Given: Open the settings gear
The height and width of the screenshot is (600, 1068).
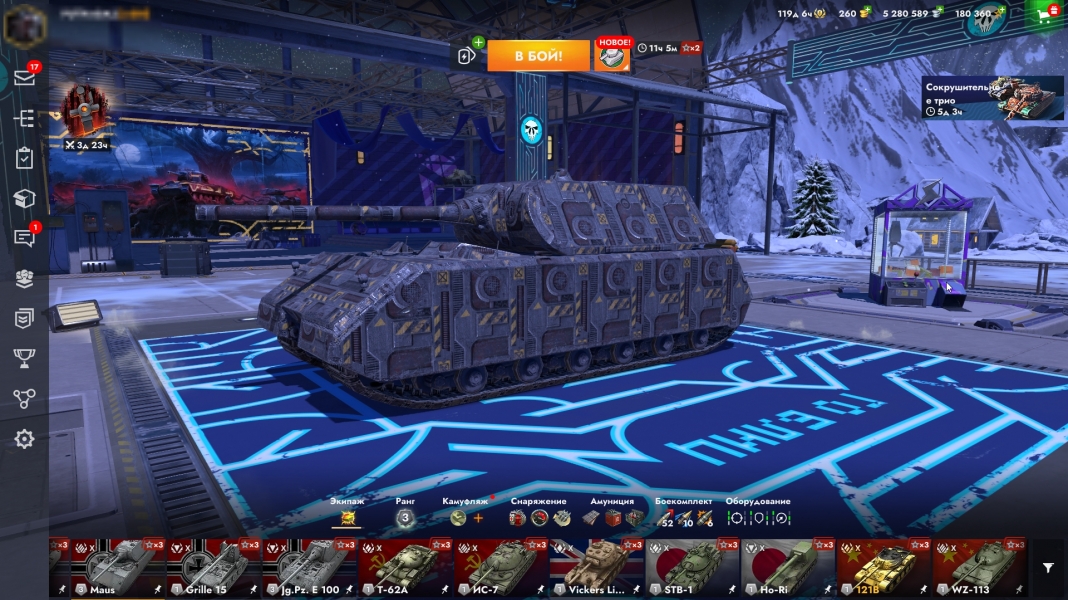Looking at the screenshot, I should point(24,439).
